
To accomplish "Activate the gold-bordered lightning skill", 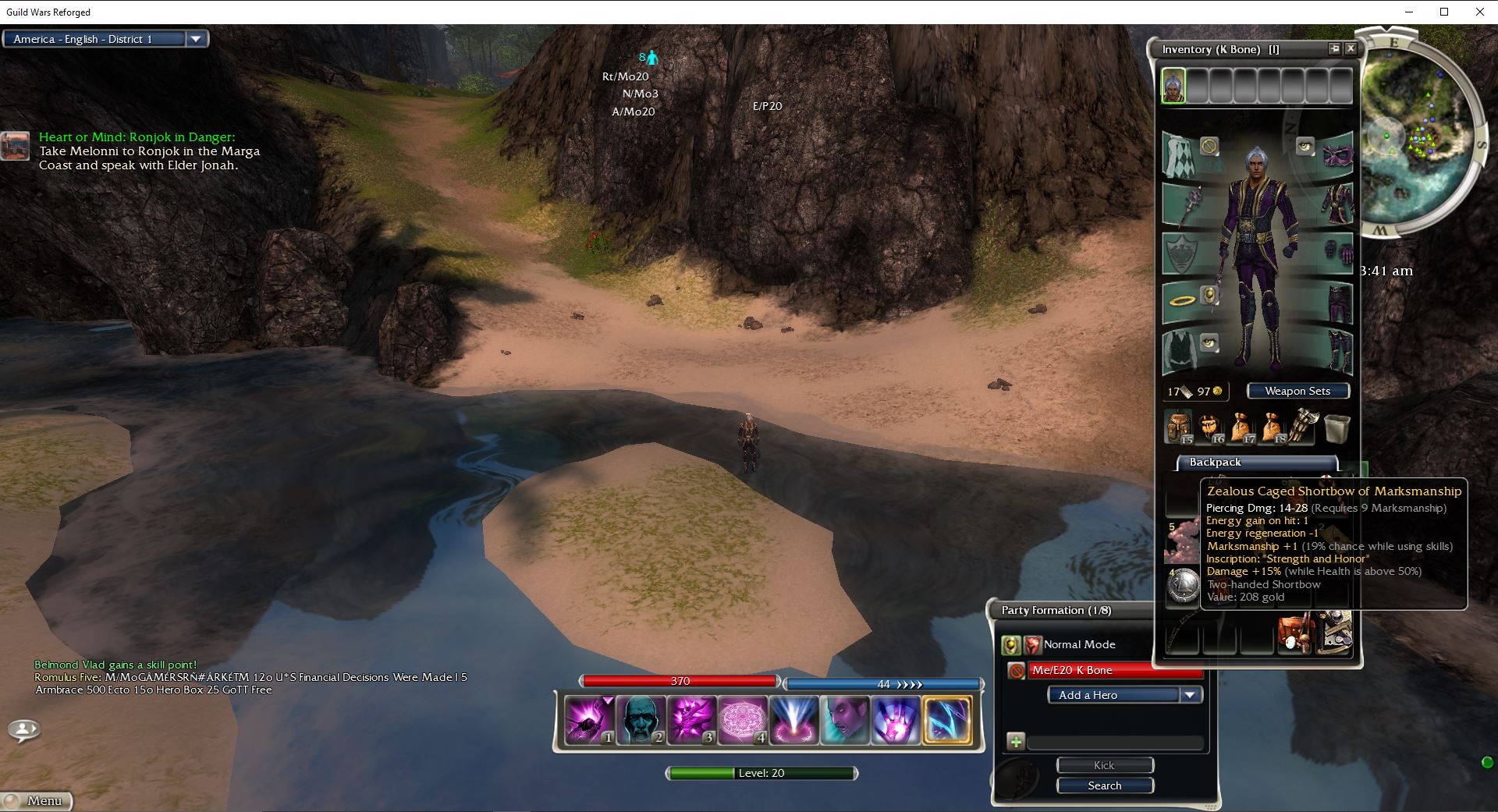I will (x=946, y=719).
